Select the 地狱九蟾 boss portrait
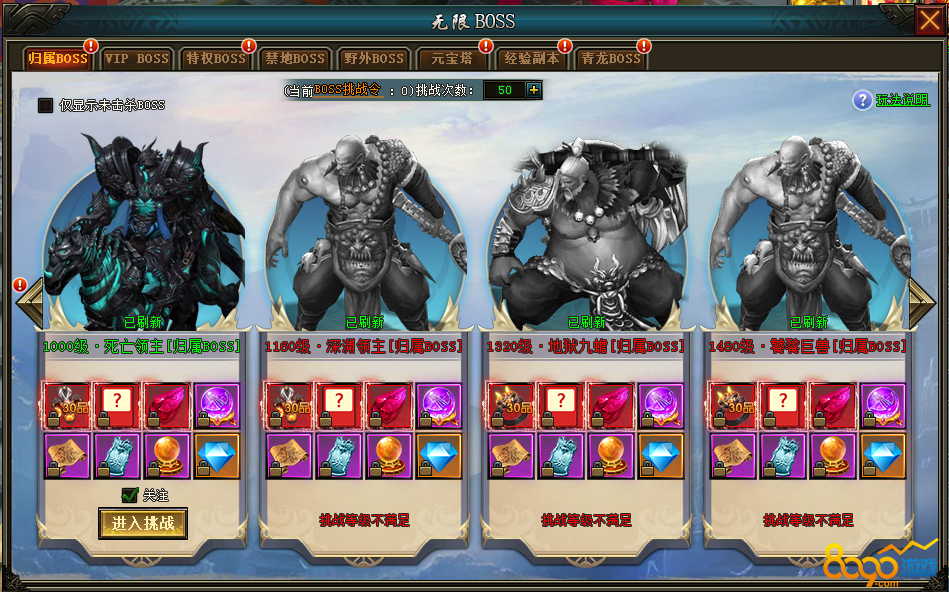 point(587,230)
